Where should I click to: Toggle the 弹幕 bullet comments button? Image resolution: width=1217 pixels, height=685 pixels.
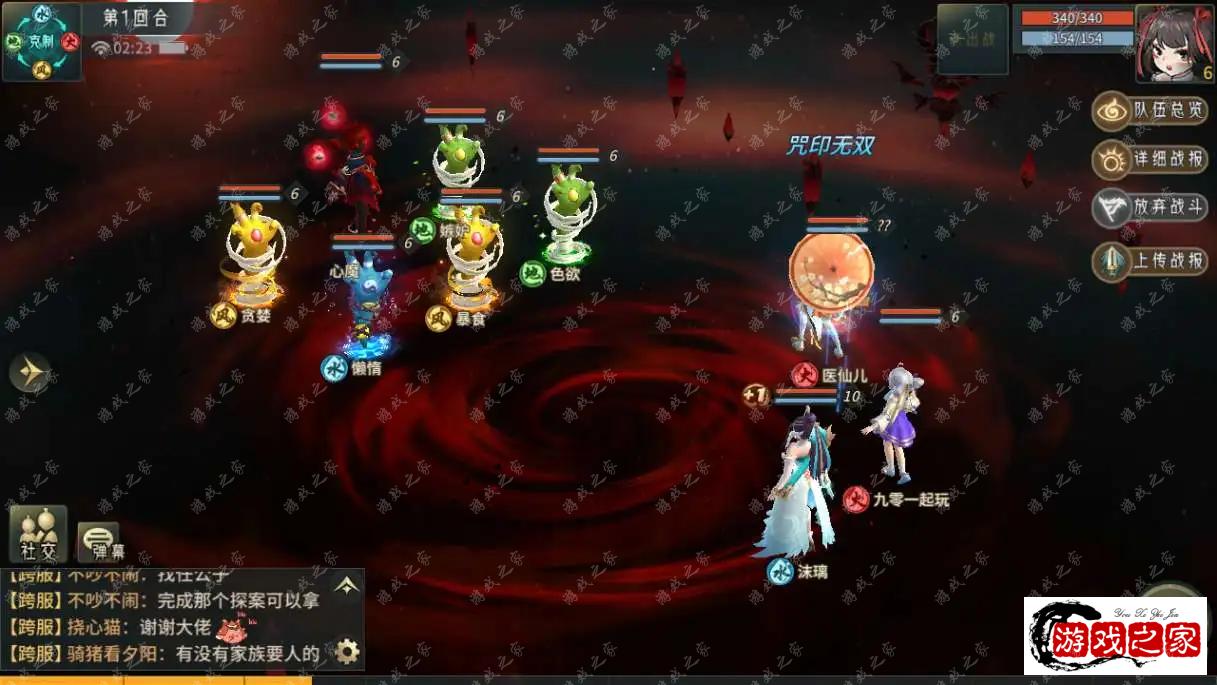(98, 541)
